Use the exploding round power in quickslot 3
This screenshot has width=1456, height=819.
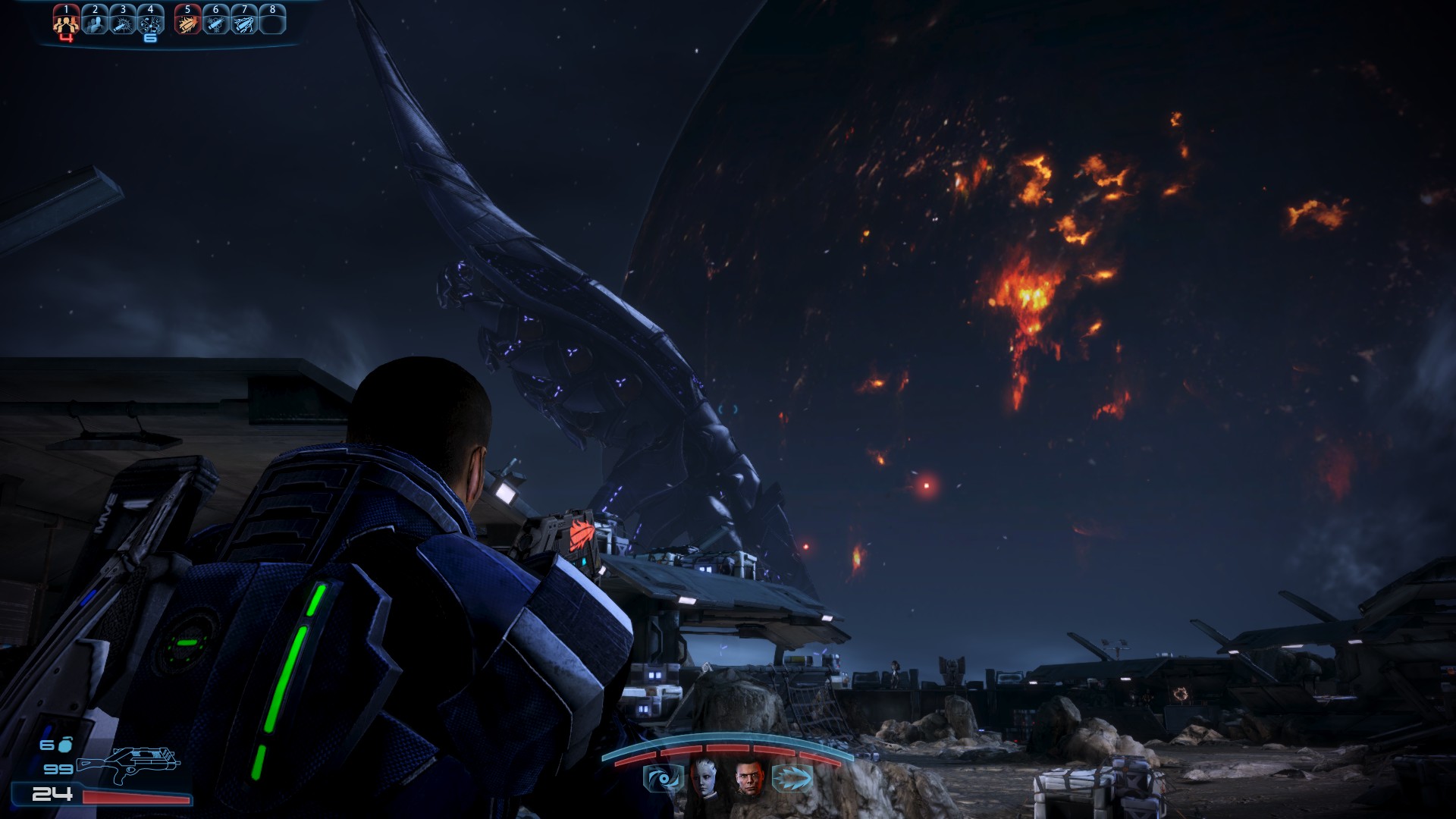(x=123, y=21)
